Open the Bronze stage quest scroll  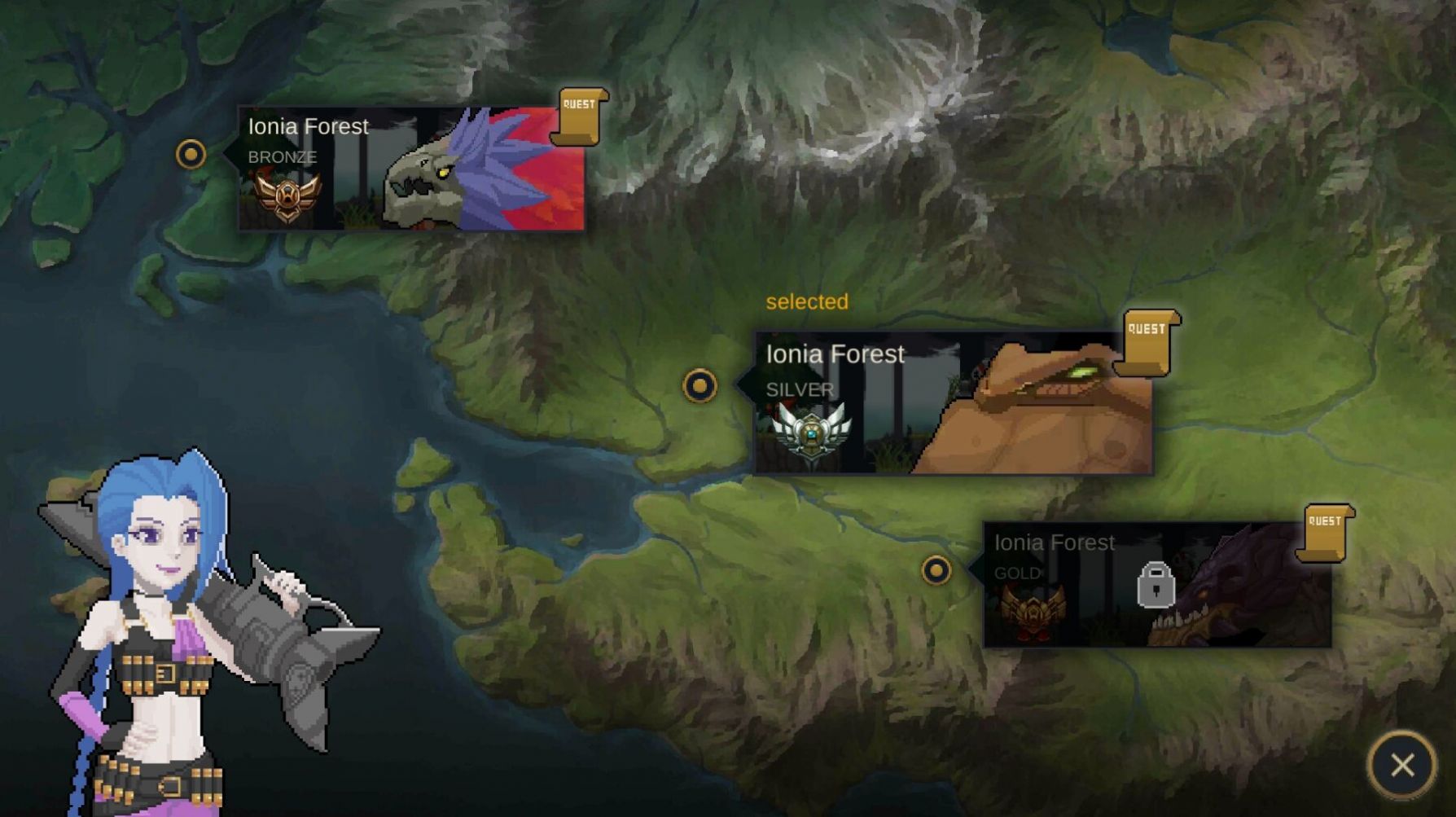pos(579,116)
